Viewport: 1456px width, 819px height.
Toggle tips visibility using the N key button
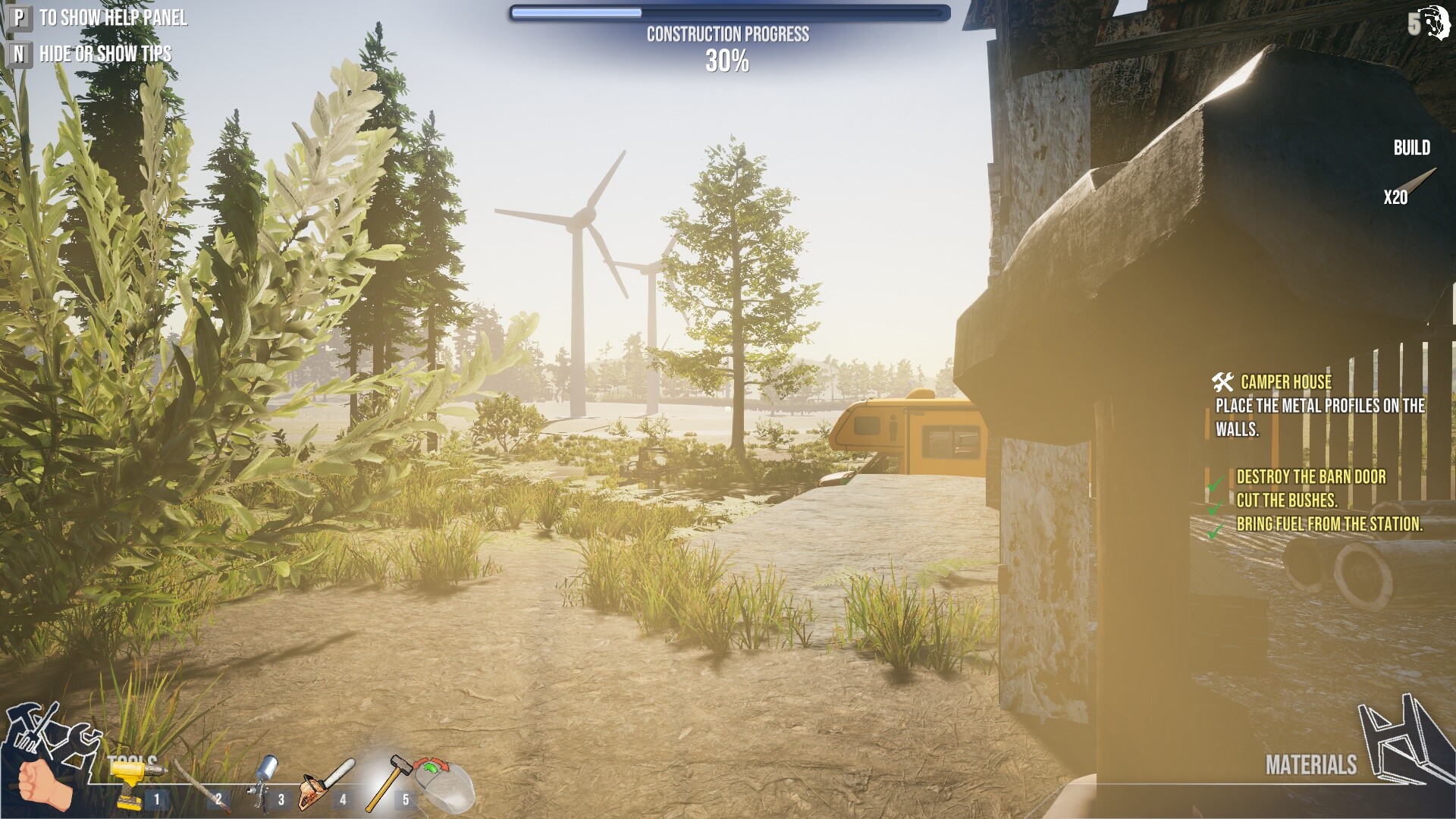18,54
